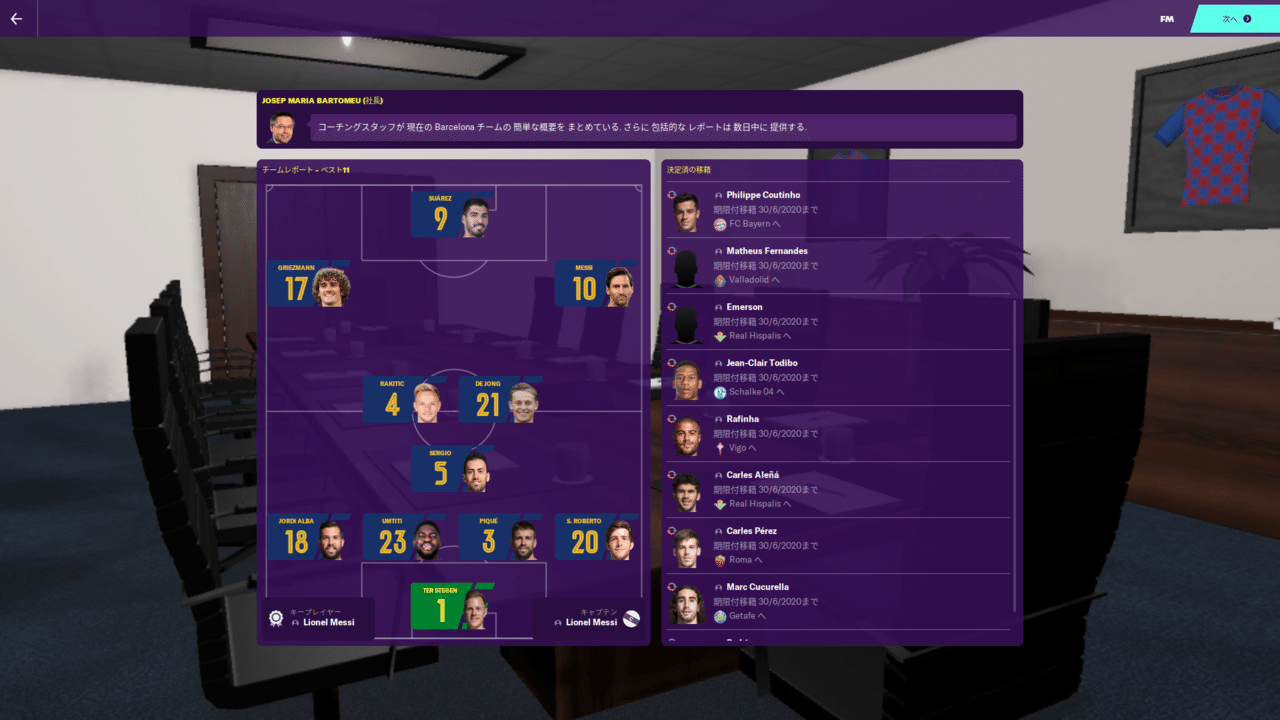Image resolution: width=1280 pixels, height=720 pixels.
Task: Choose Messi's number 10 pitch card
Action: (596, 284)
